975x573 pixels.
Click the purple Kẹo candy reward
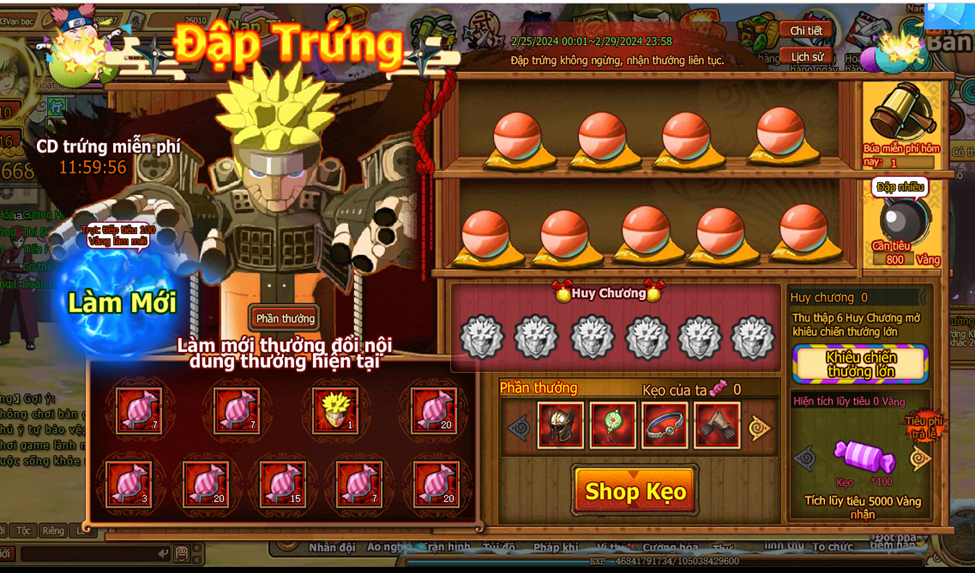pyautogui.click(x=863, y=458)
